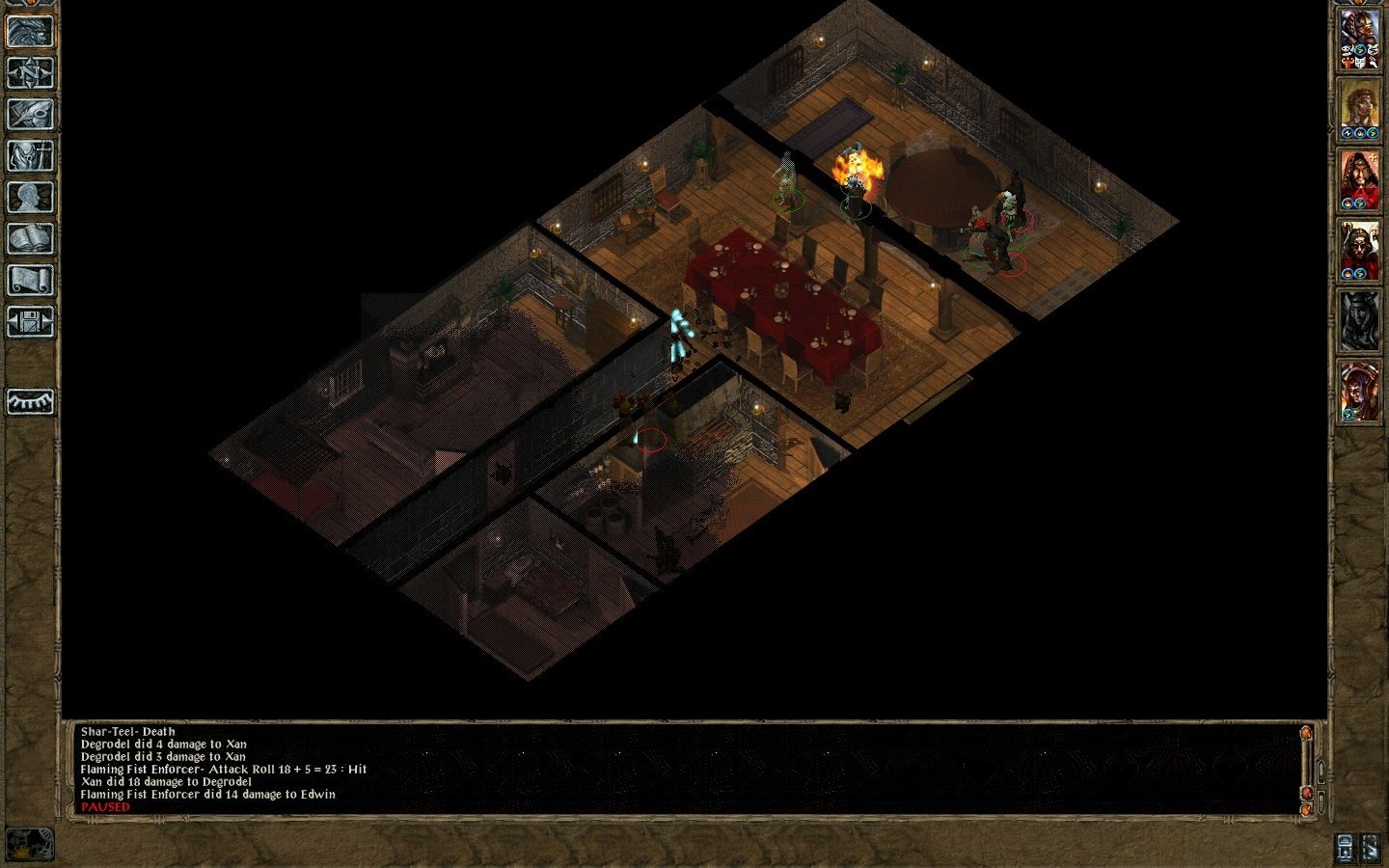The height and width of the screenshot is (868, 1389).
Task: Click the rest eye button
Action: point(30,401)
